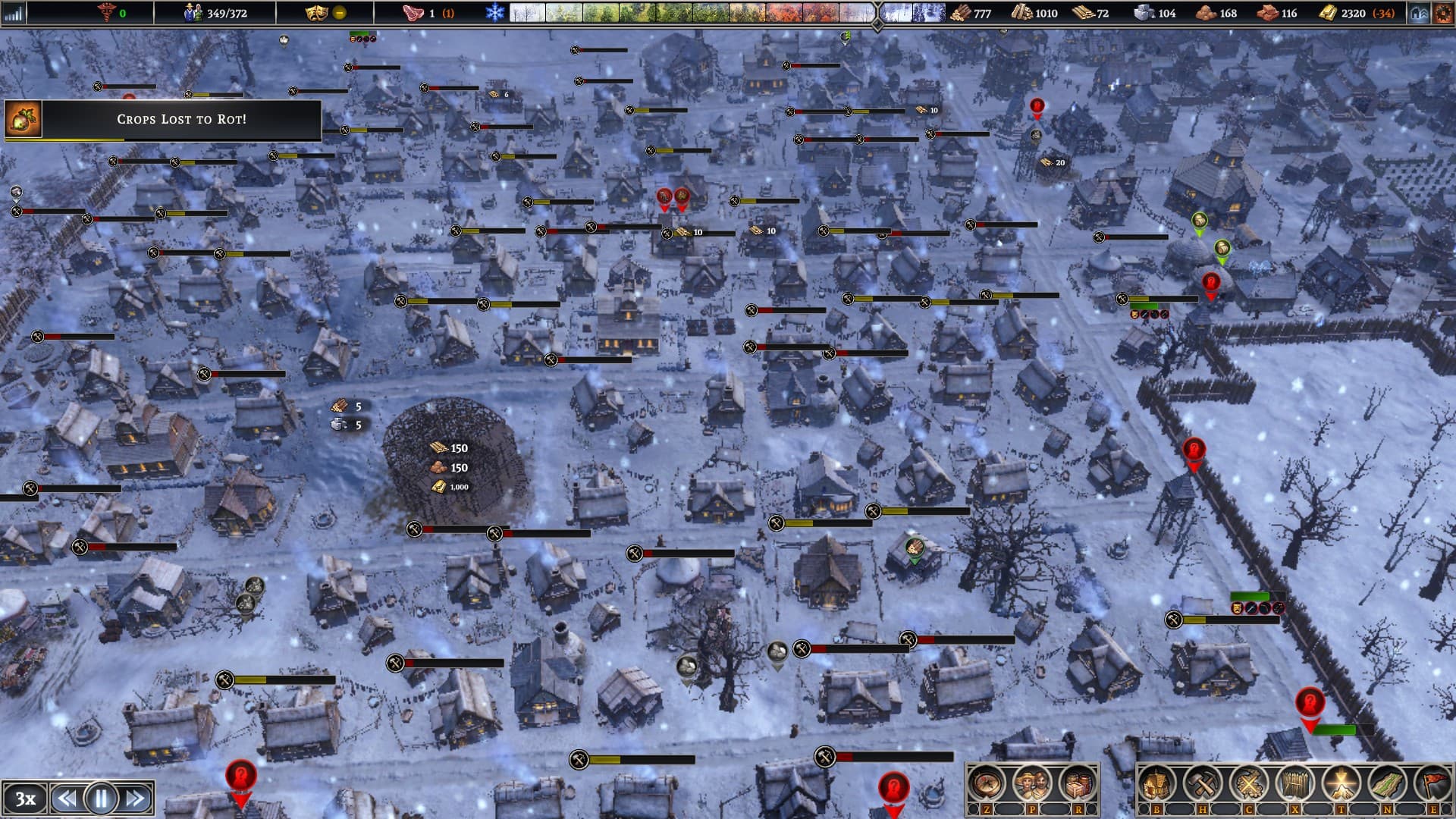Speed up the game with fast-forward
The image size is (1456, 819).
coord(136,798)
